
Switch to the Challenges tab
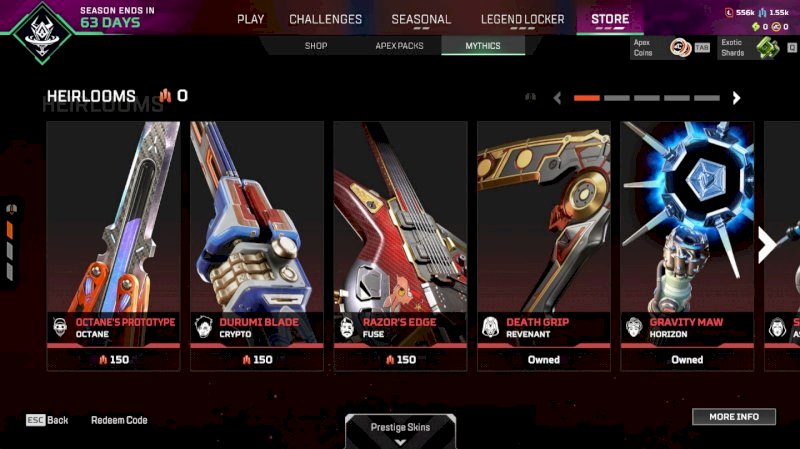(325, 19)
